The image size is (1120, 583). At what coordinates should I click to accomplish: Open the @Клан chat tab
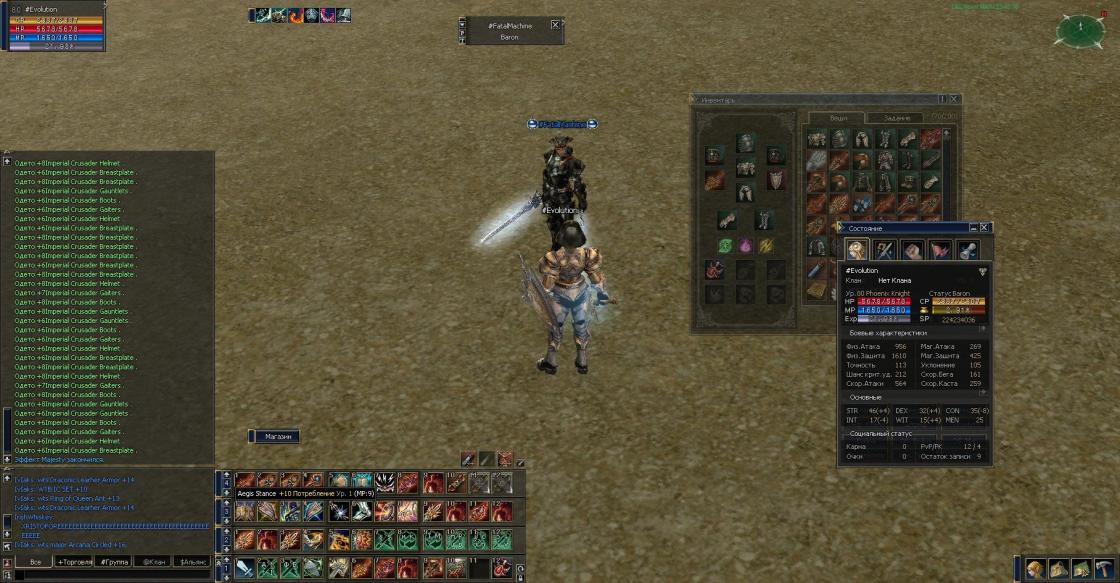pyautogui.click(x=154, y=562)
